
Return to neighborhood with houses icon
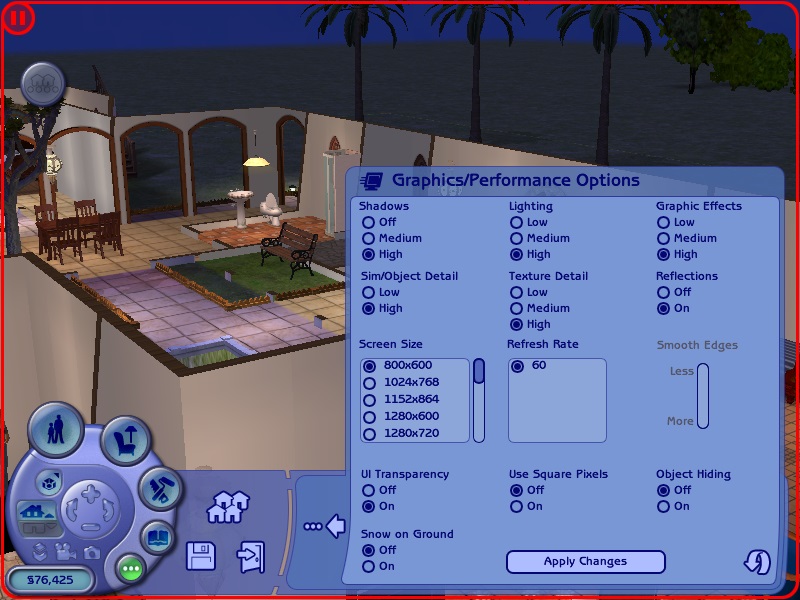(227, 508)
